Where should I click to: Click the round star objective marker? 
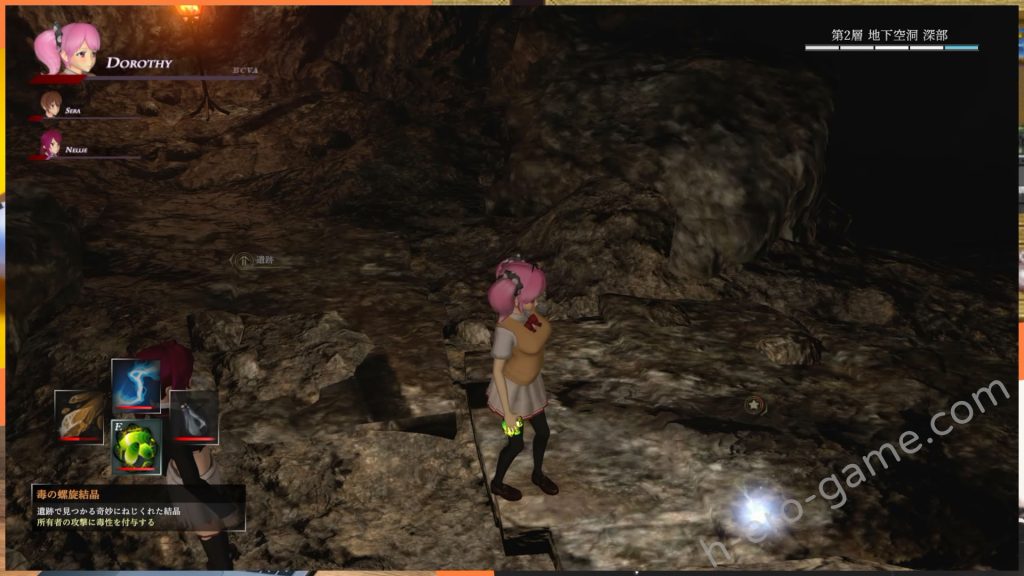(753, 405)
